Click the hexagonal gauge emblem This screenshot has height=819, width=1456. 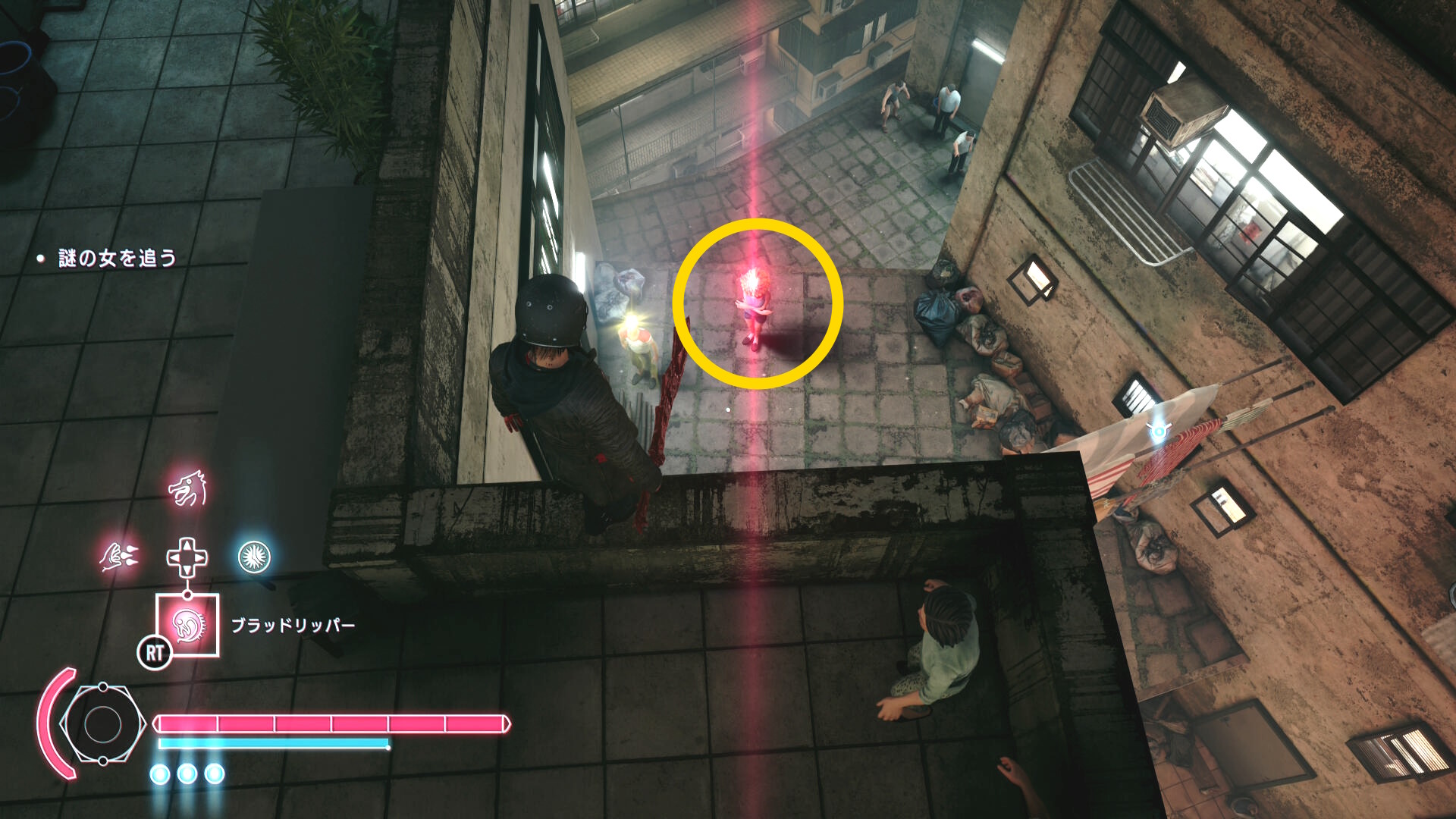coord(103,724)
